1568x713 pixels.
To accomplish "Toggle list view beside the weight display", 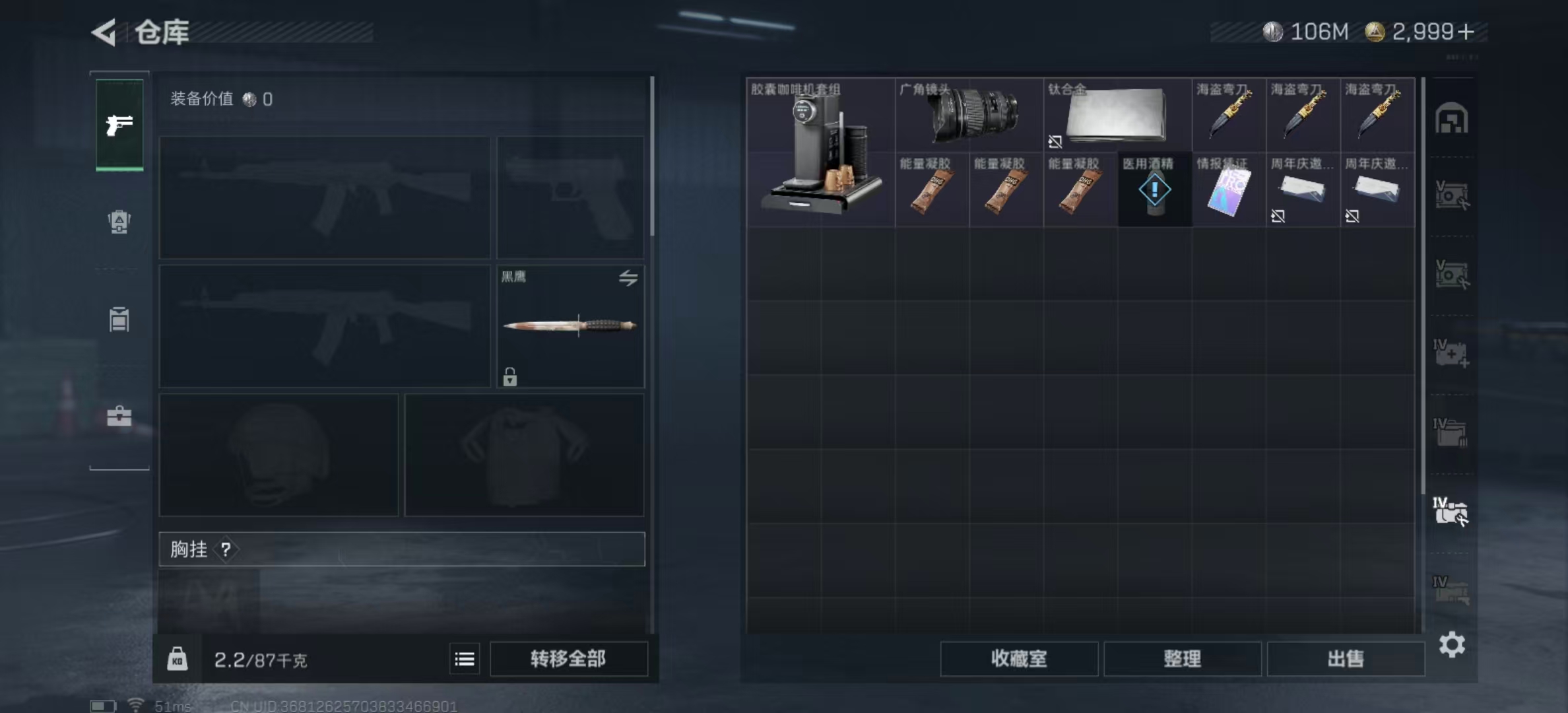I will pos(464,659).
